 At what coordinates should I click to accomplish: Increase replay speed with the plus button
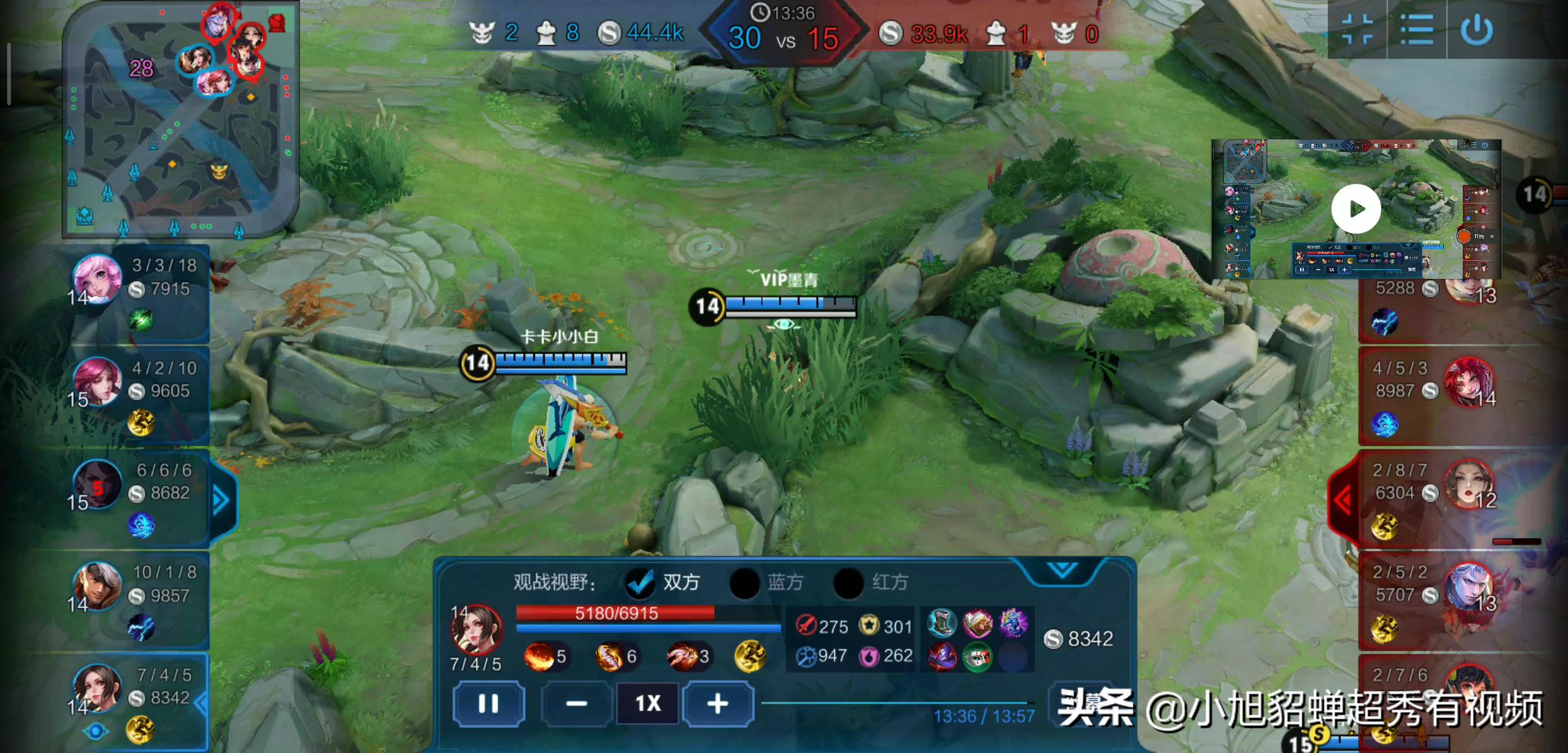(x=718, y=703)
